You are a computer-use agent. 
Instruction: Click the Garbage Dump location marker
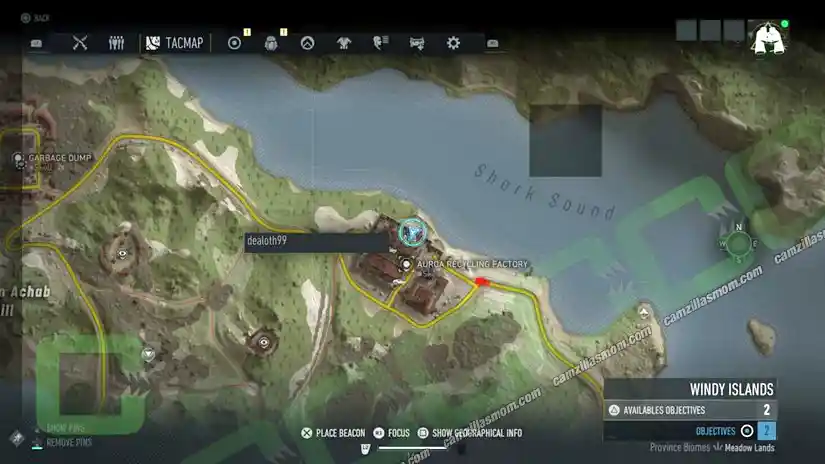(19, 158)
